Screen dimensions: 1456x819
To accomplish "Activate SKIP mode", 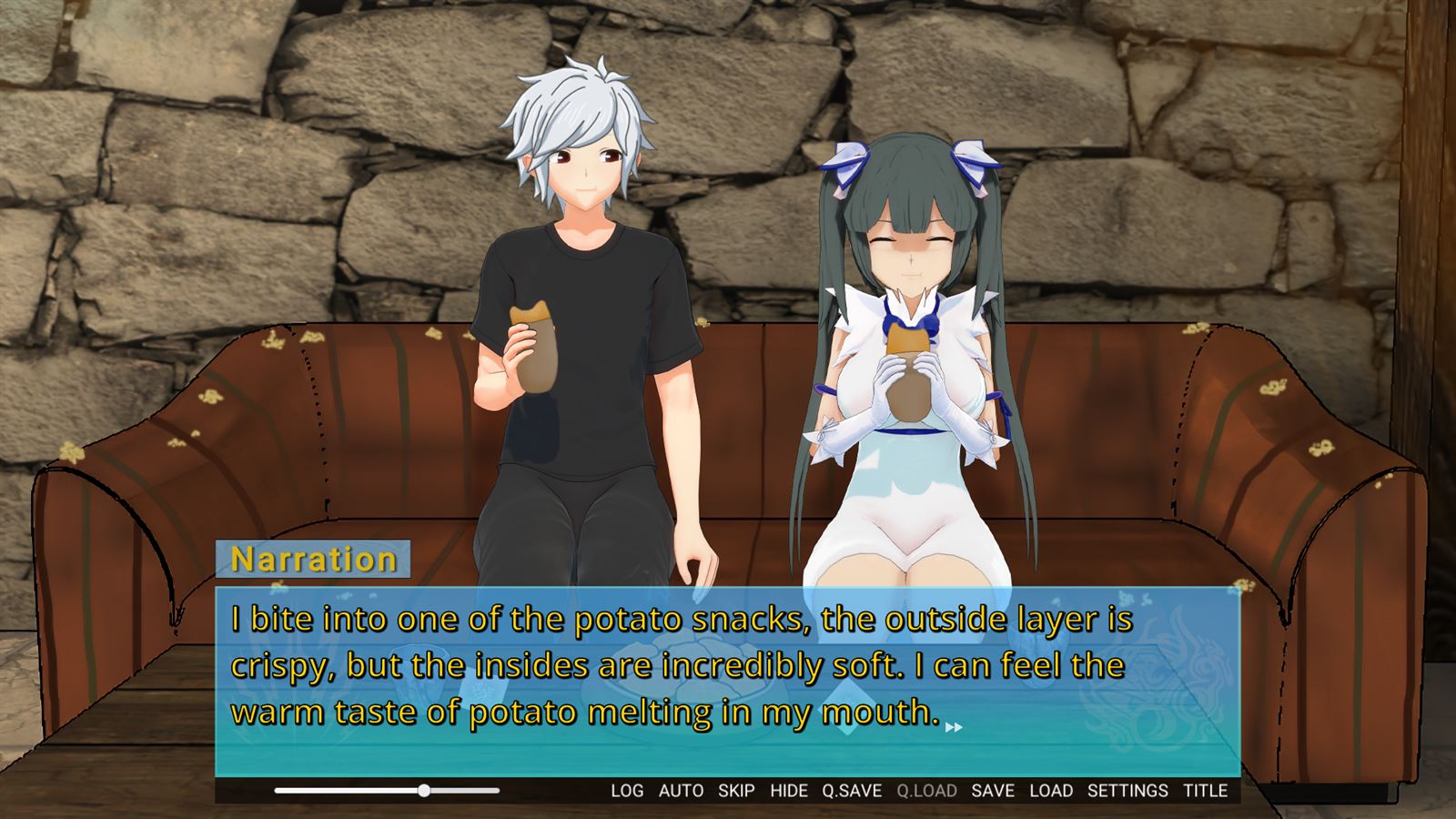I will coord(736,791).
